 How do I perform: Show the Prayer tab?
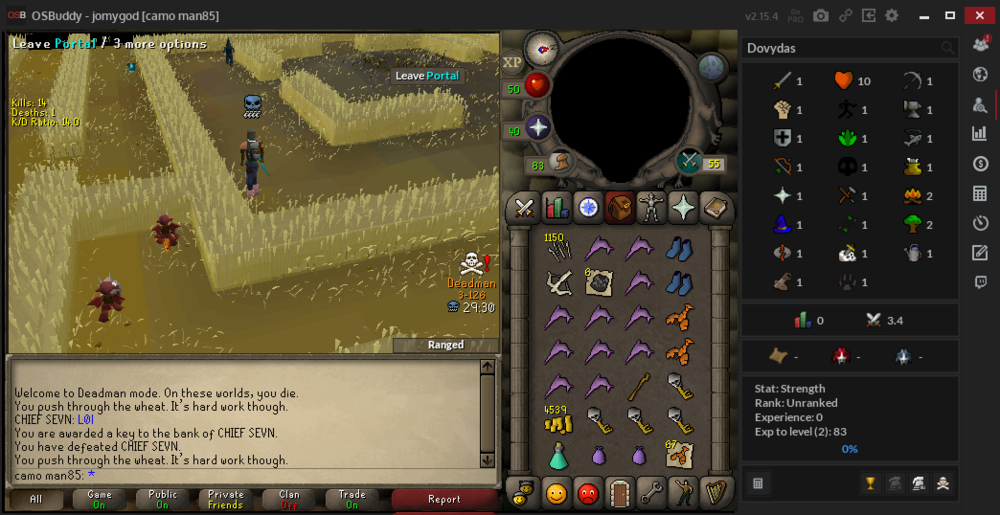pyautogui.click(x=684, y=207)
